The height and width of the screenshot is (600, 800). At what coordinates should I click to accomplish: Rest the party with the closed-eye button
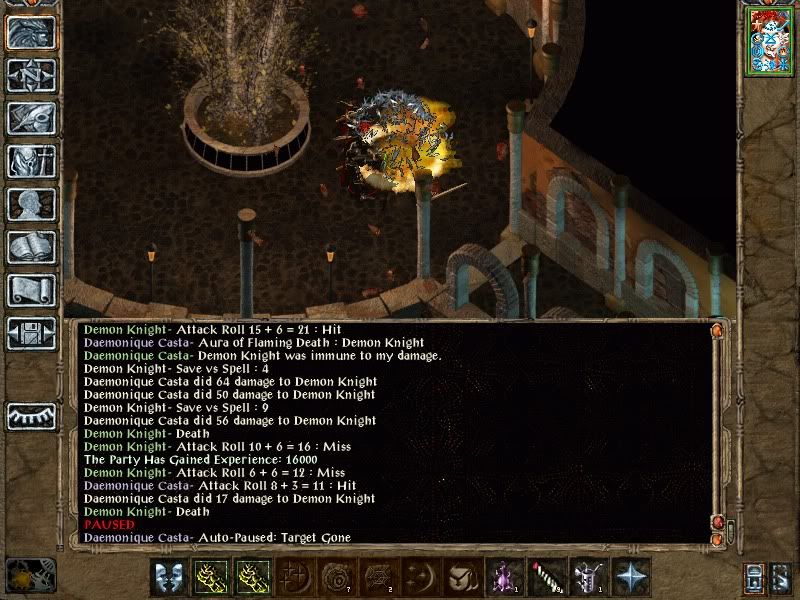click(31, 415)
